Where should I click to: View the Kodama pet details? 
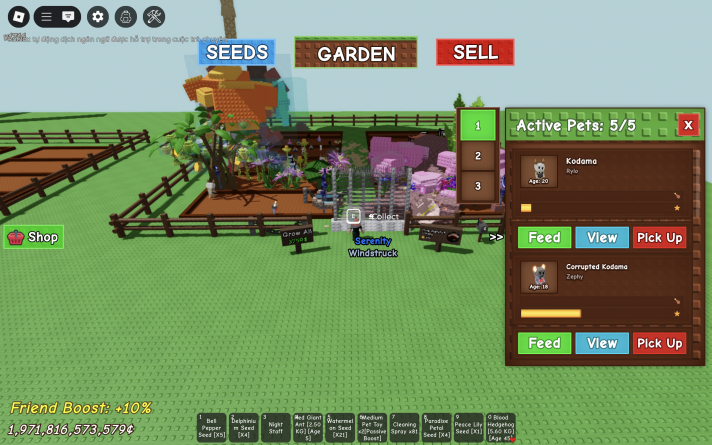602,237
